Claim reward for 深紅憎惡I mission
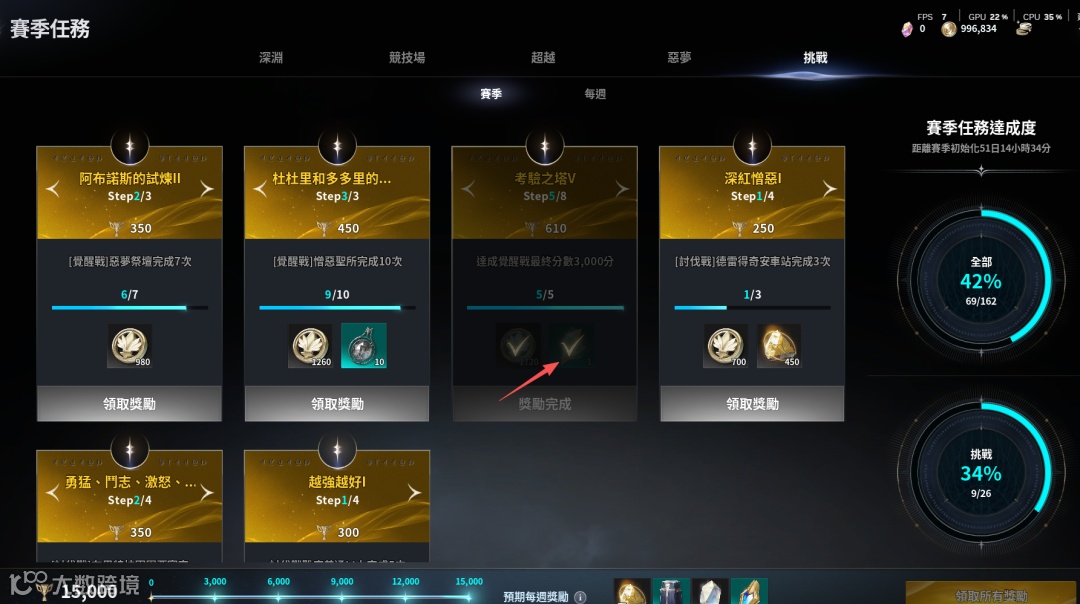This screenshot has height=604, width=1080. [x=752, y=404]
